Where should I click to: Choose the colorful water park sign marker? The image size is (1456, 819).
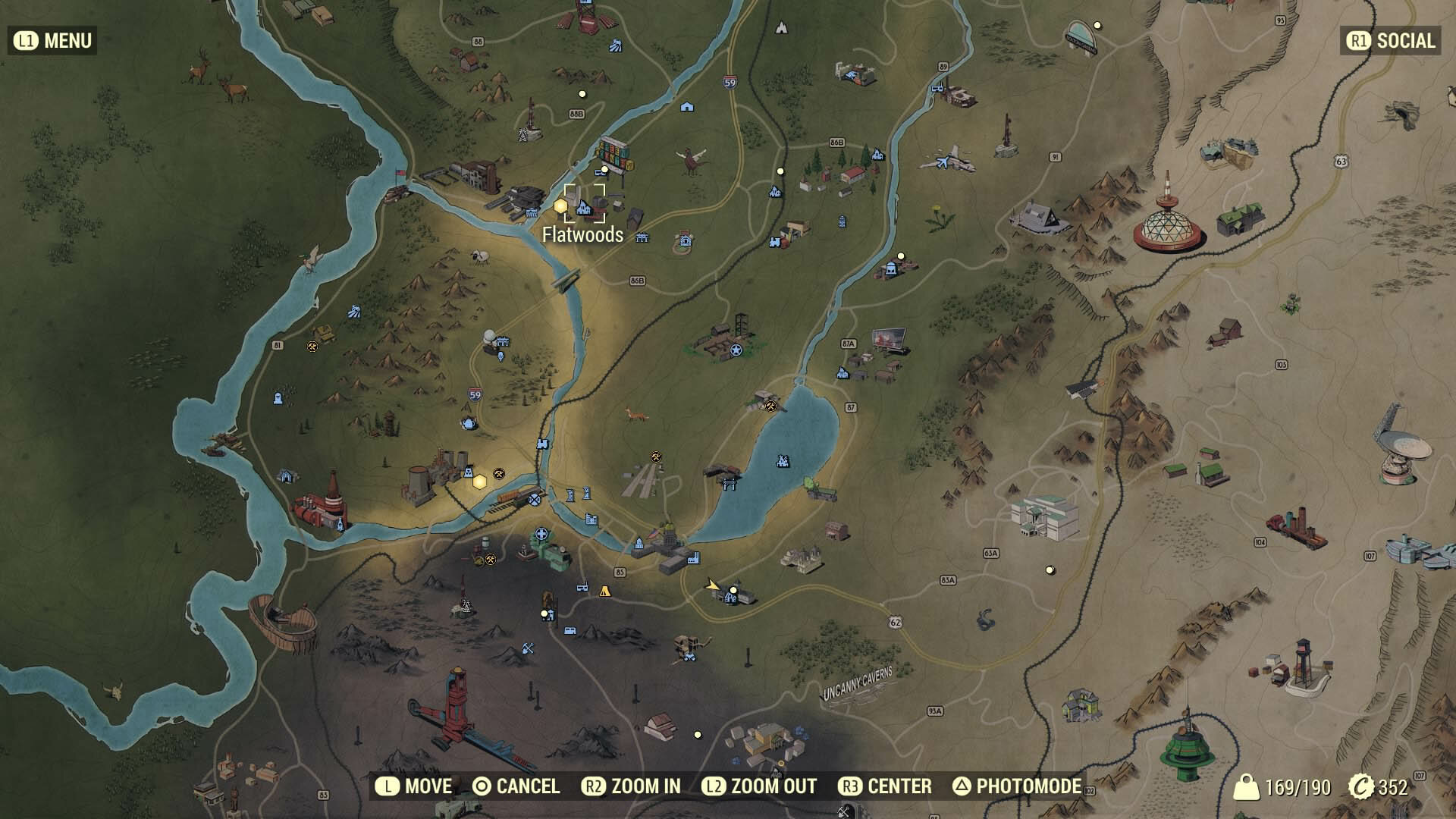click(x=614, y=155)
